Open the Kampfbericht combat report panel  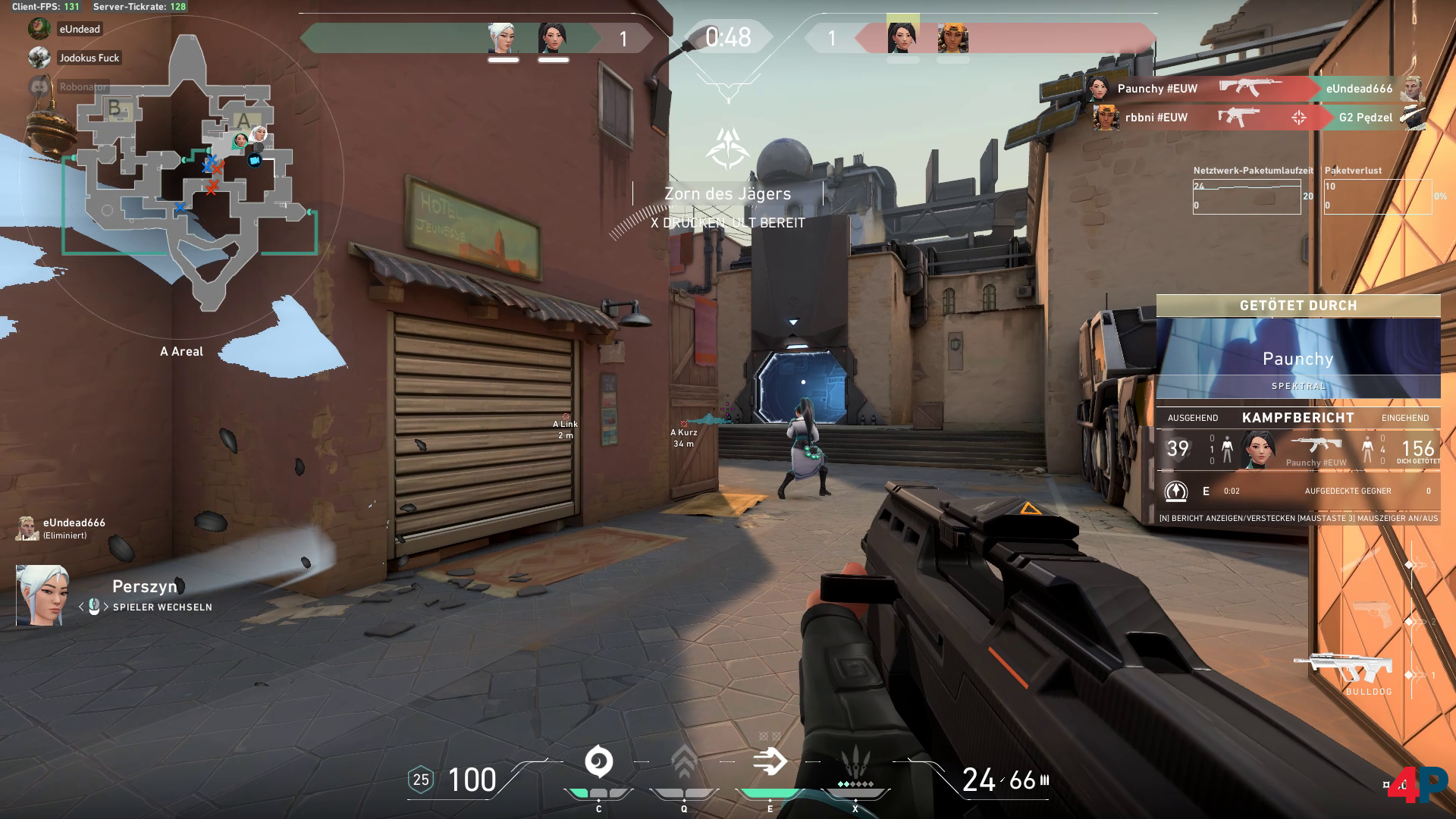pyautogui.click(x=1298, y=418)
